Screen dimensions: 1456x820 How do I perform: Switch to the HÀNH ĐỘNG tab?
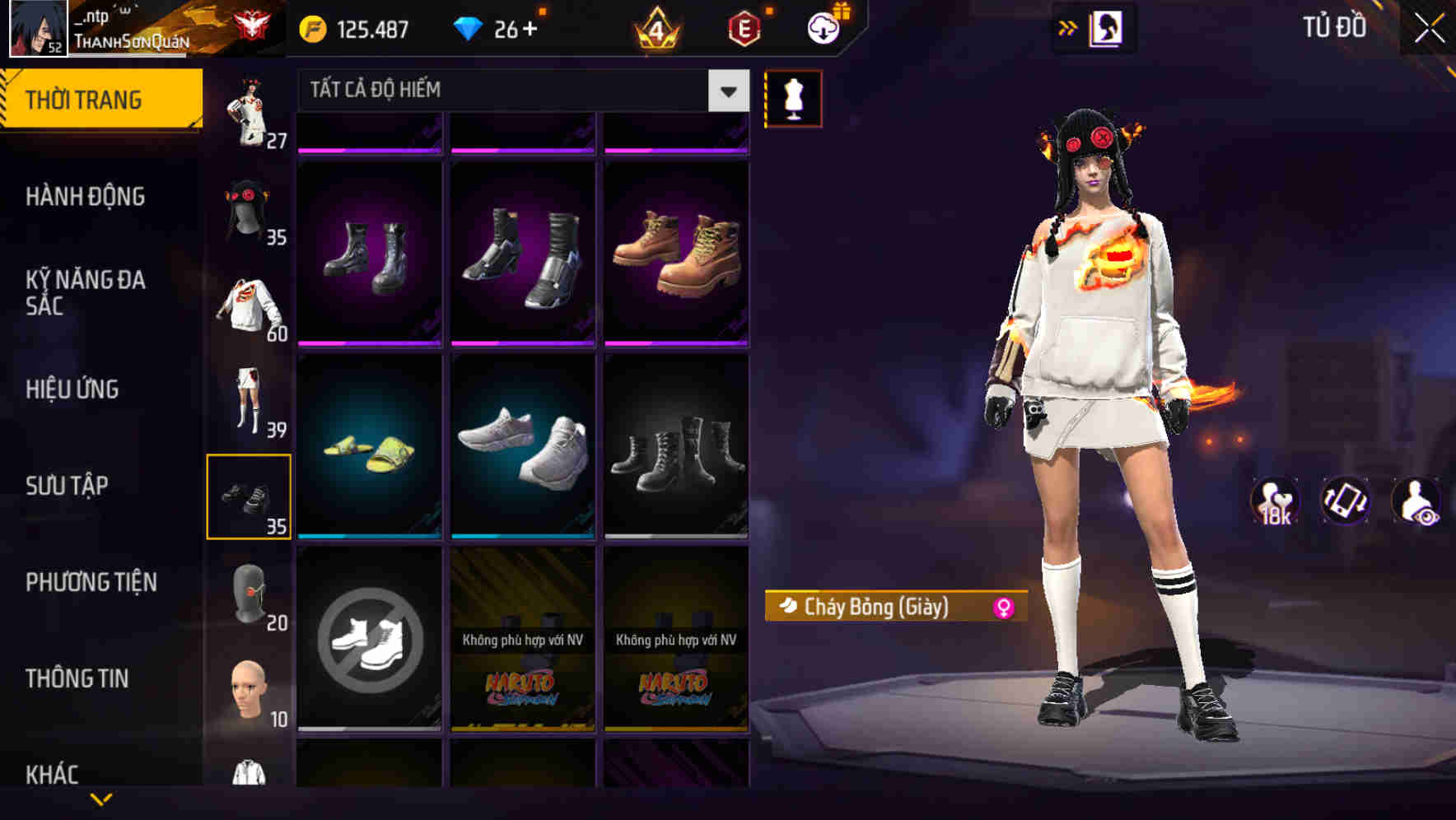86,198
